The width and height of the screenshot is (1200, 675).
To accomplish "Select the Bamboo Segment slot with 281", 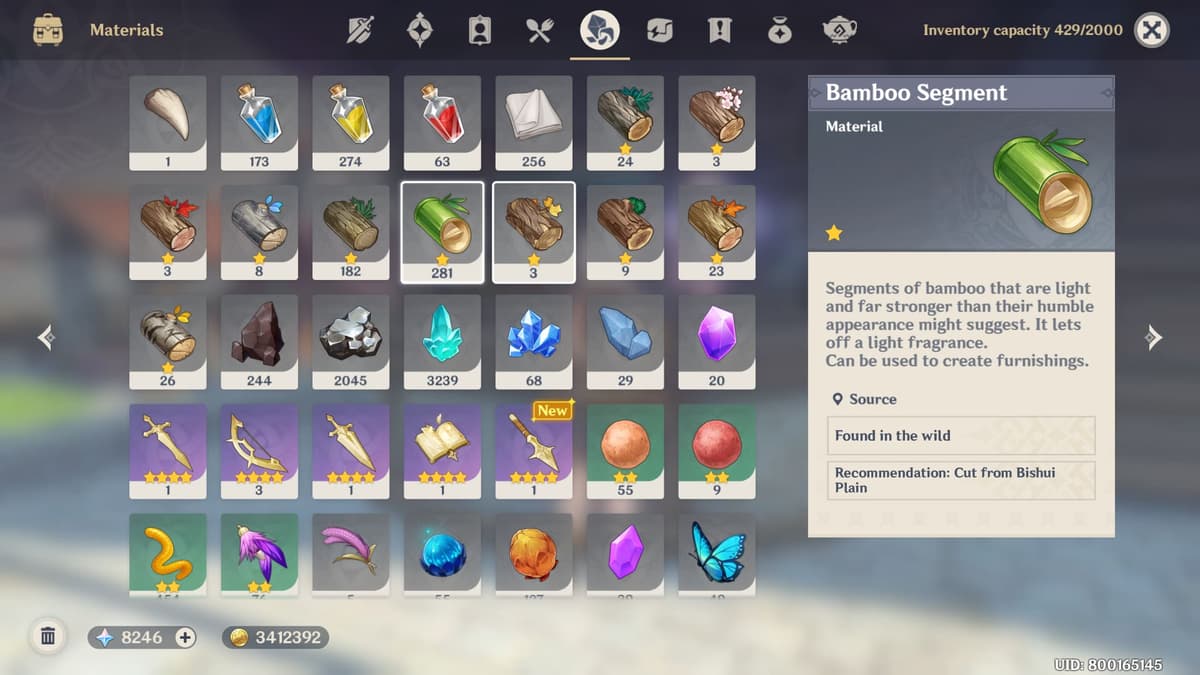I will click(442, 232).
